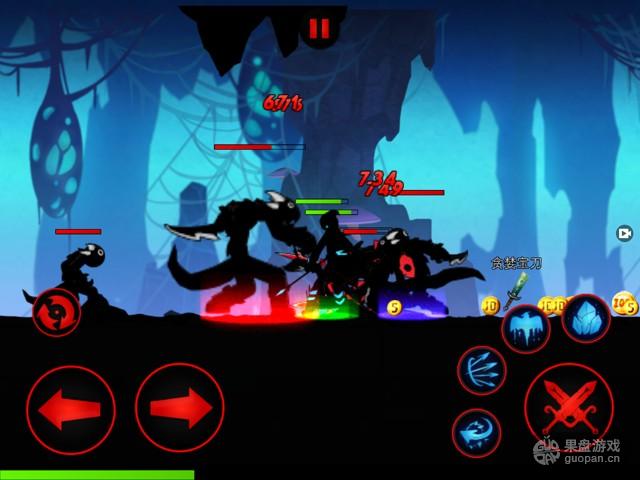Activate the red swirl rage ability
Image resolution: width=640 pixels, height=480 pixels.
[56, 312]
